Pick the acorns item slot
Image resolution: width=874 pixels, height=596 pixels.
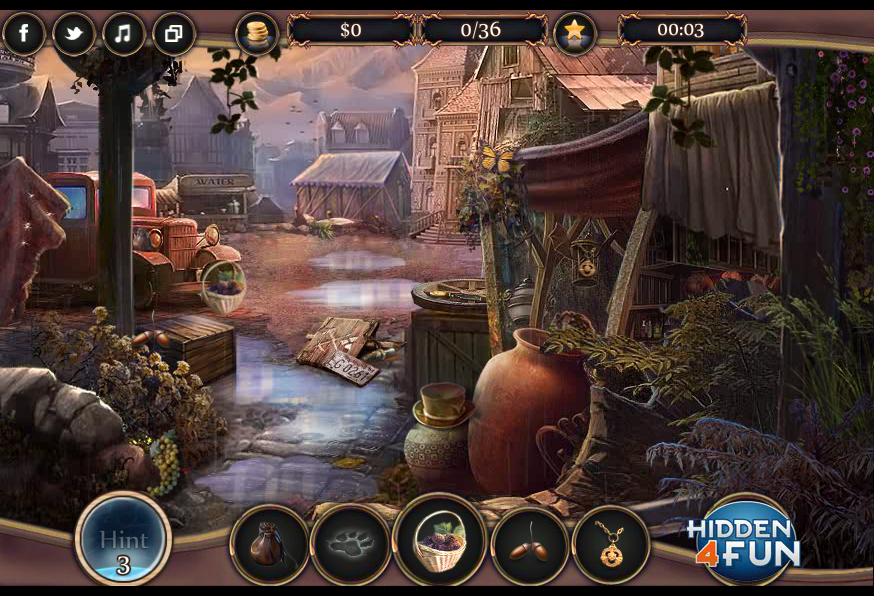point(530,545)
